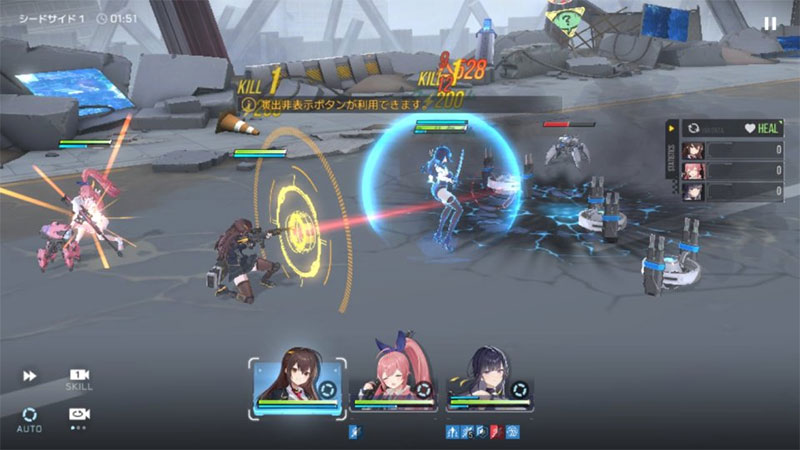Switch statistics panel to HEAL
Image resolution: width=800 pixels, height=450 pixels.
pyautogui.click(x=759, y=129)
